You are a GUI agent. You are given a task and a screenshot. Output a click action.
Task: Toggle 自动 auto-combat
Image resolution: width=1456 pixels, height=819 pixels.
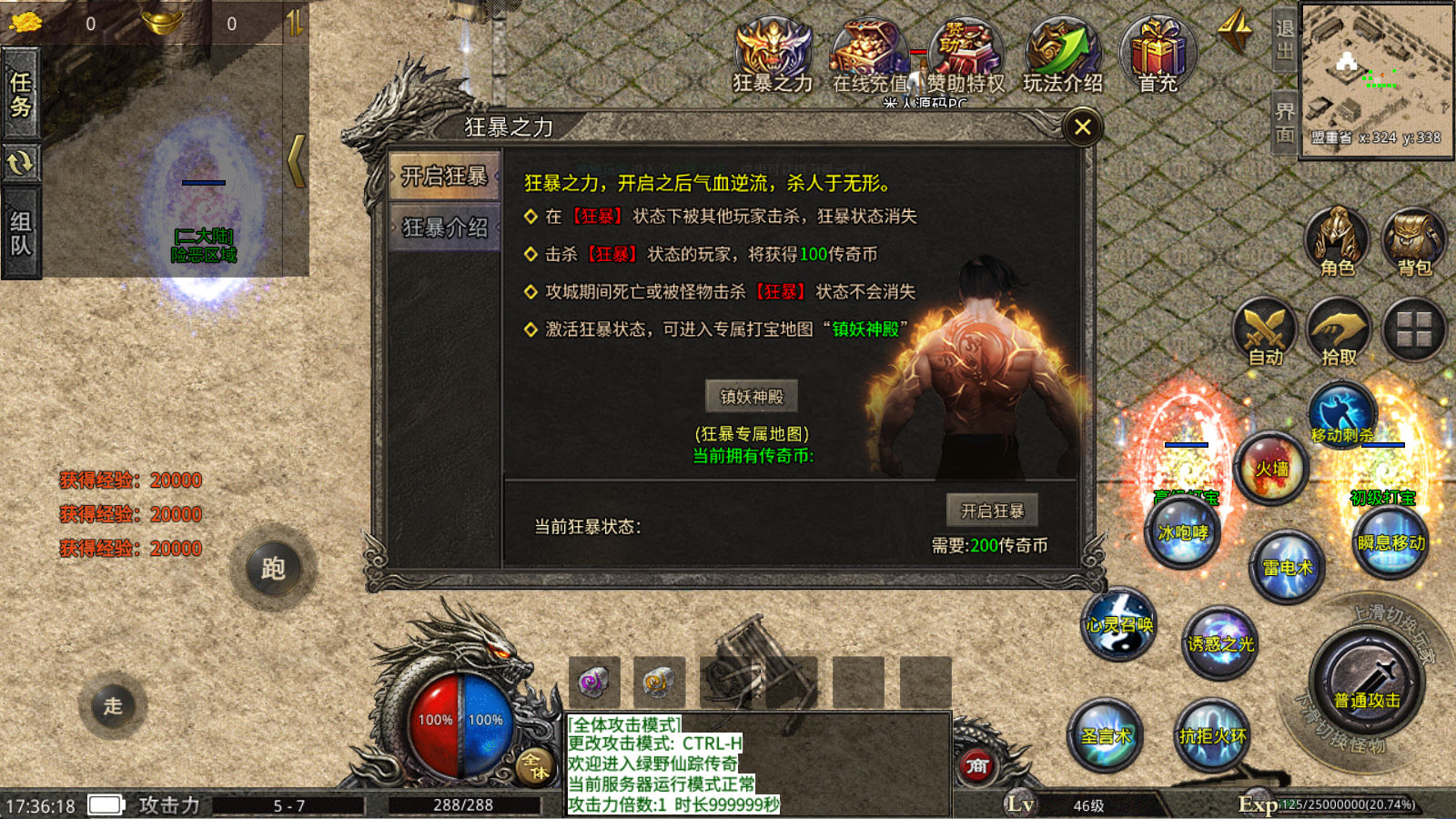click(x=1265, y=331)
